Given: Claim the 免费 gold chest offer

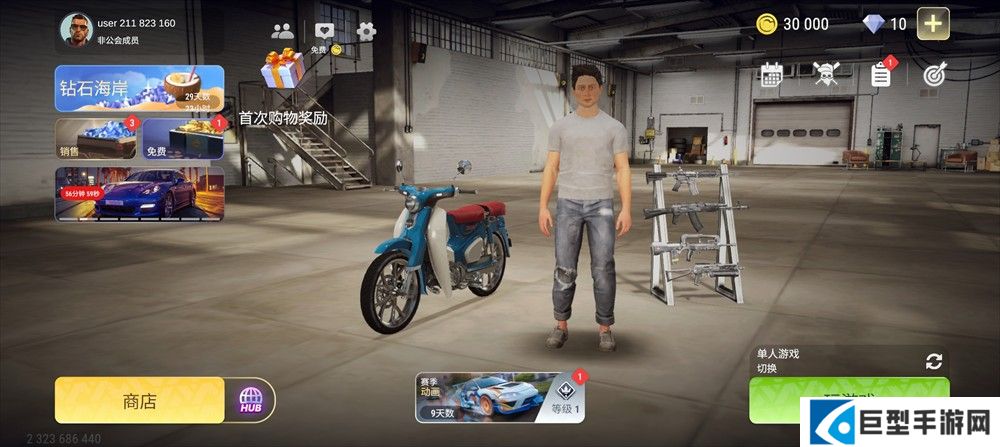Looking at the screenshot, I should coord(183,139).
